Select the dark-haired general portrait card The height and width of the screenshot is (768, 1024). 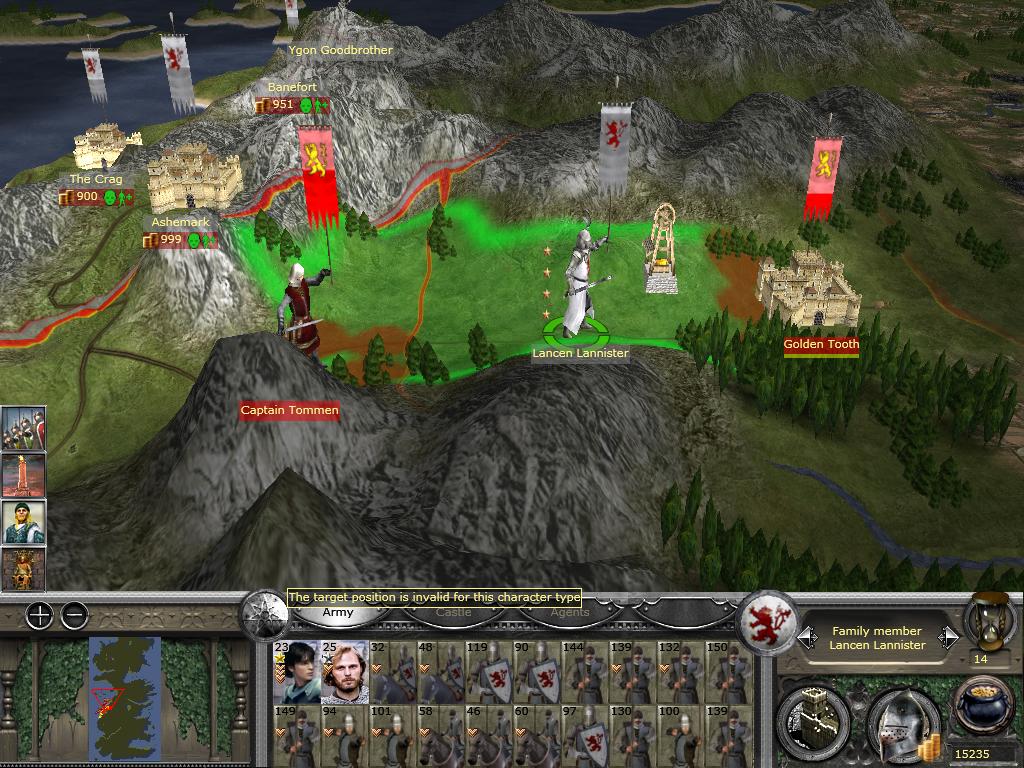[x=295, y=671]
